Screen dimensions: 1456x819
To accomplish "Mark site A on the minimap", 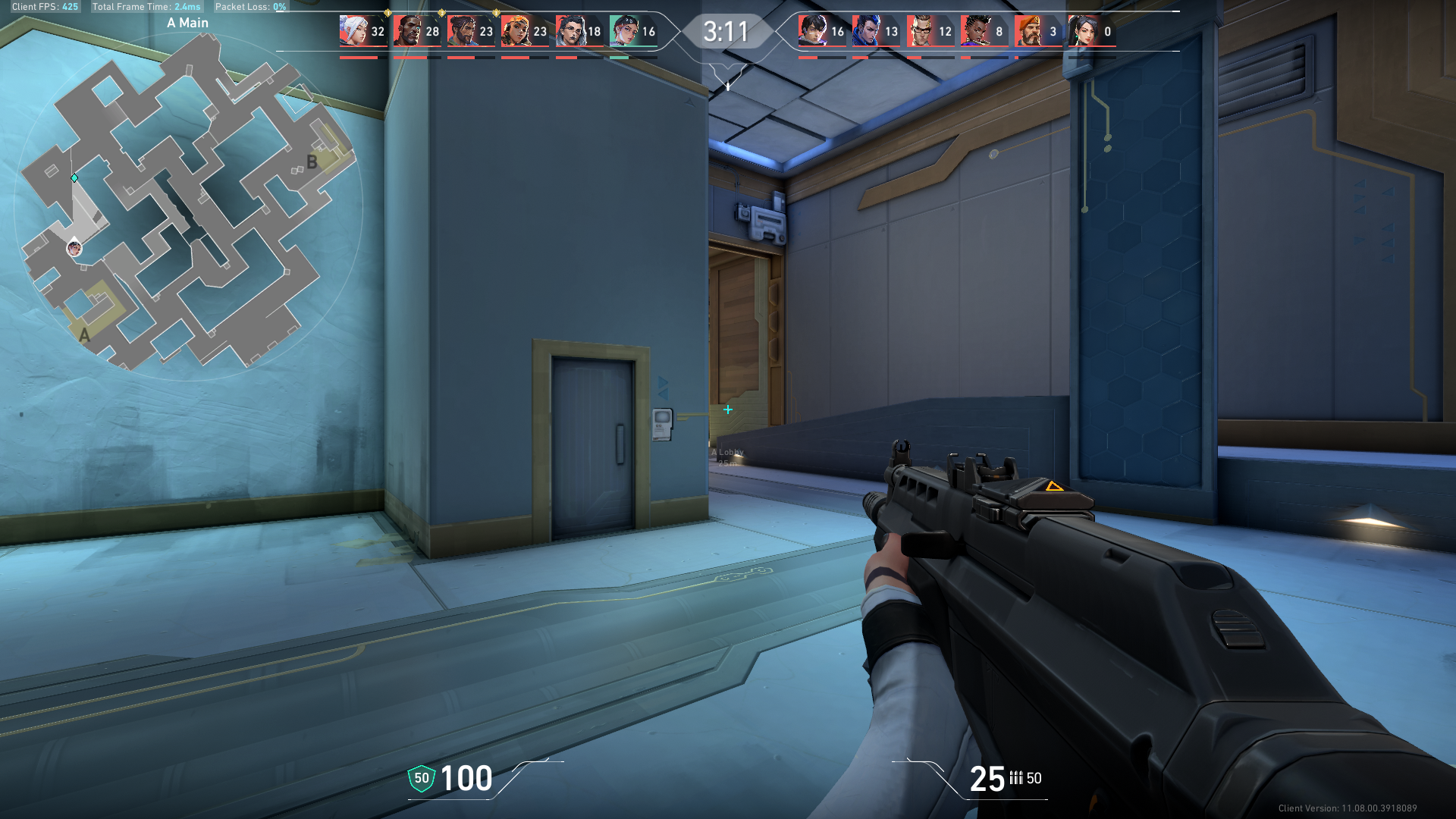I will [x=84, y=335].
